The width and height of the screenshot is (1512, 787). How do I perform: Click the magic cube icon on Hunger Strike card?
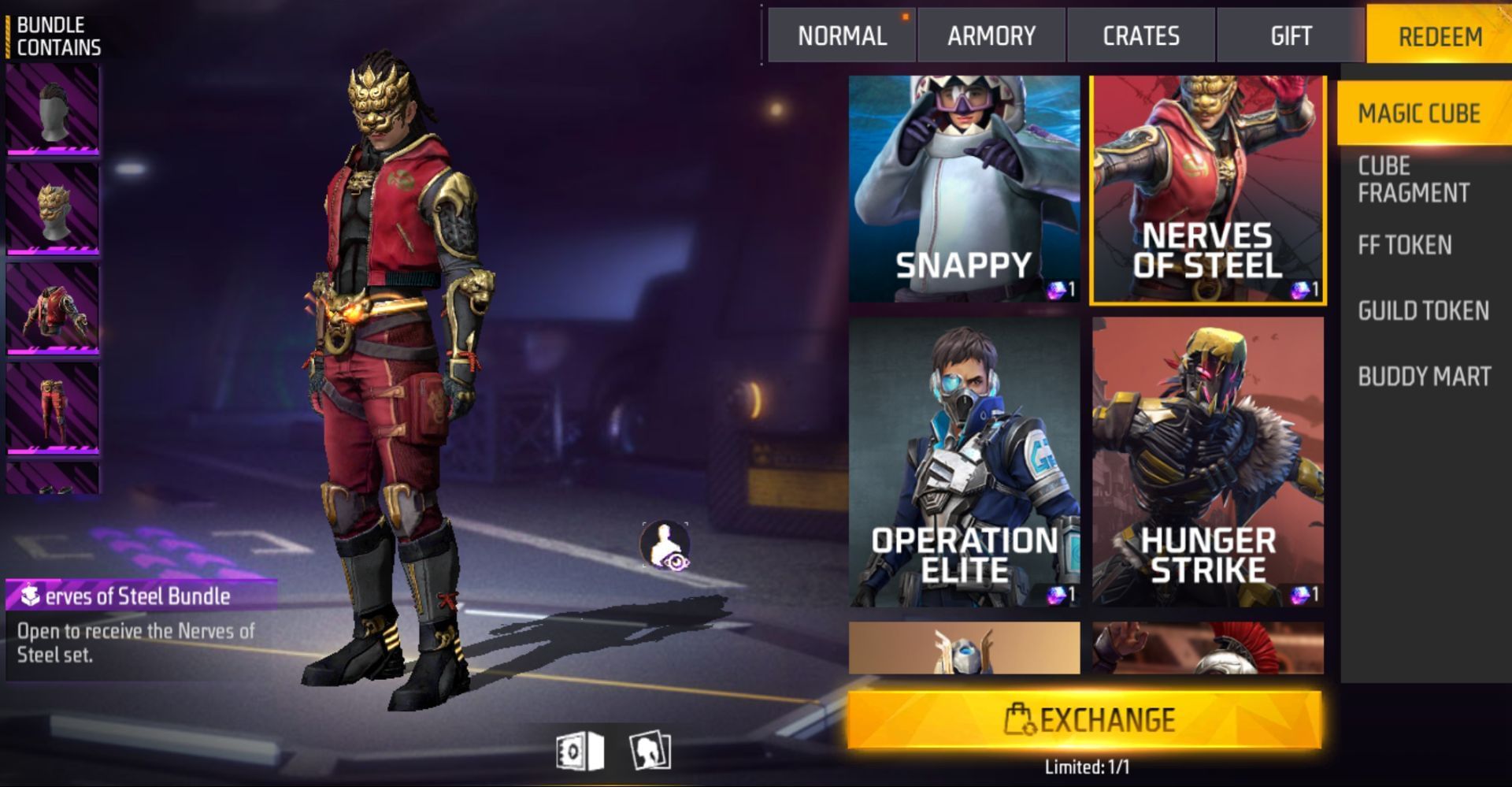pos(1303,592)
